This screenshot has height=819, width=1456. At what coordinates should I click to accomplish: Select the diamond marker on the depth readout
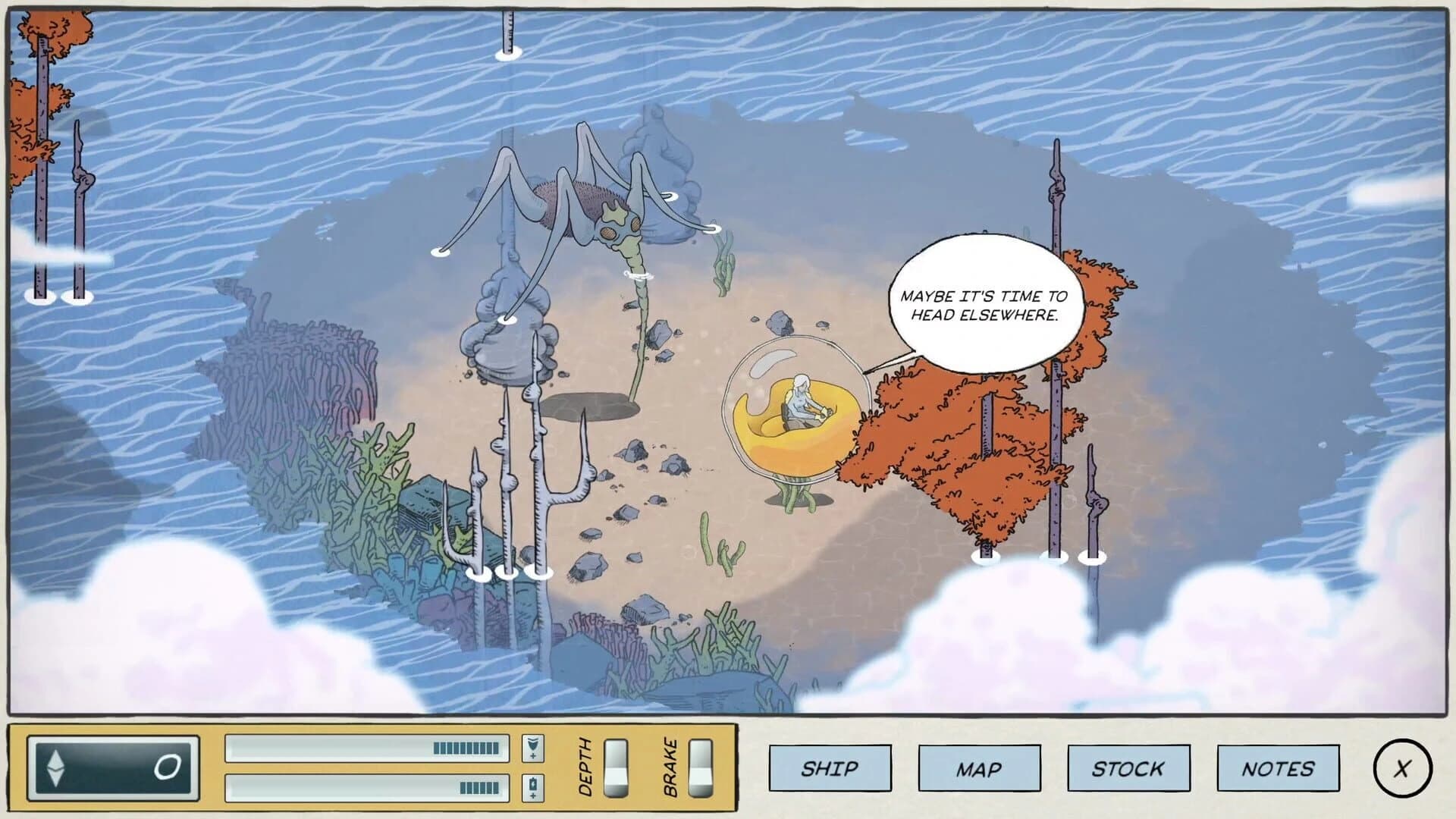coord(55,767)
